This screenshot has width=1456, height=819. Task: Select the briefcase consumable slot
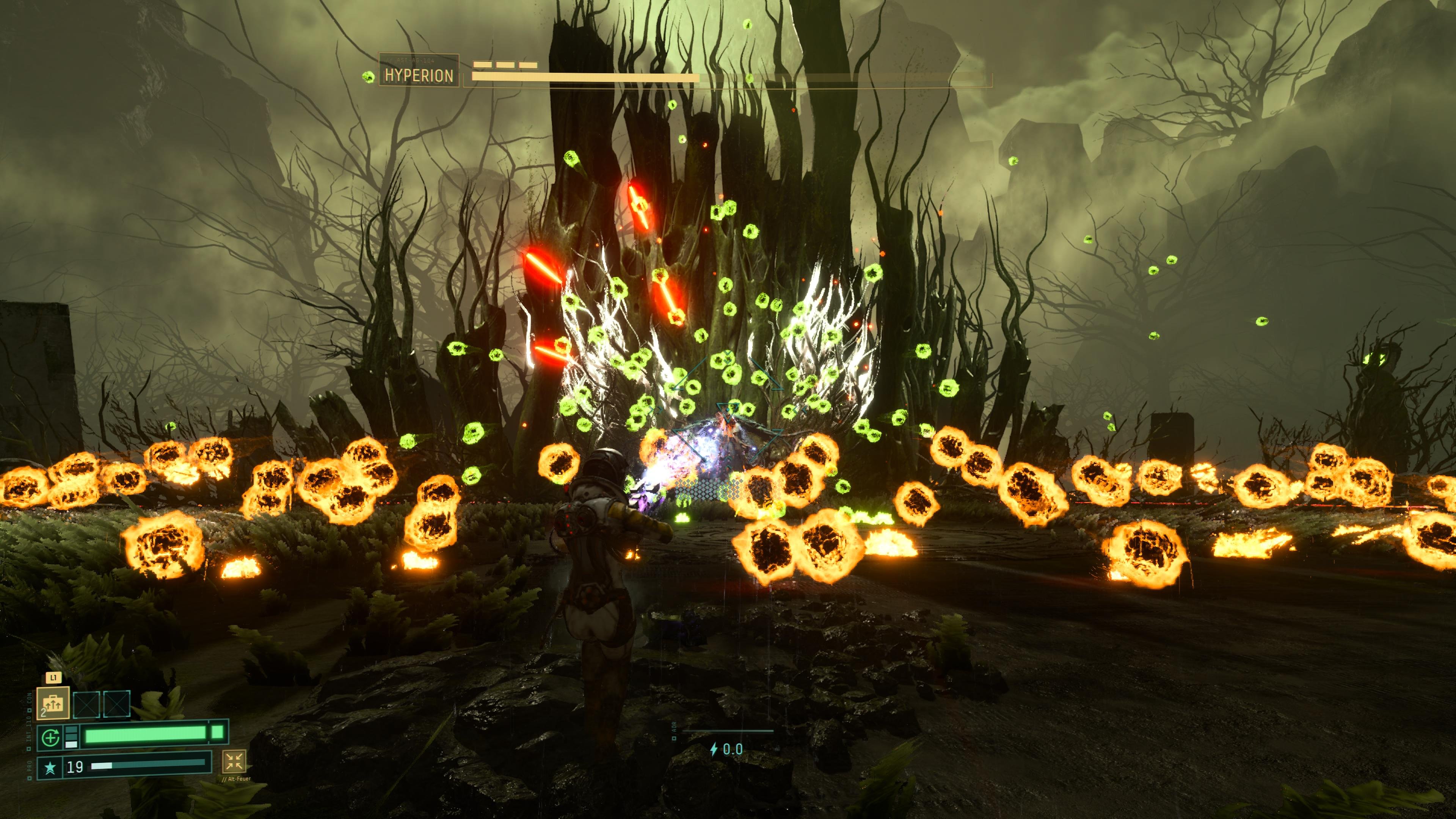[53, 703]
